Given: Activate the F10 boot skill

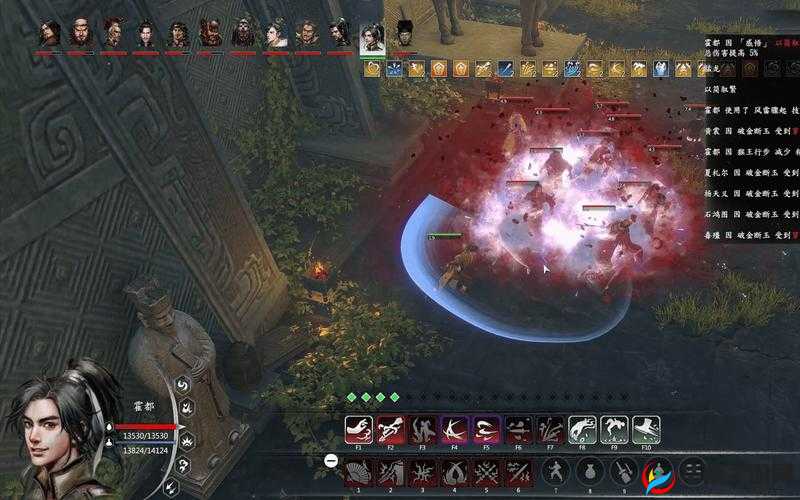Looking at the screenshot, I should pos(646,429).
